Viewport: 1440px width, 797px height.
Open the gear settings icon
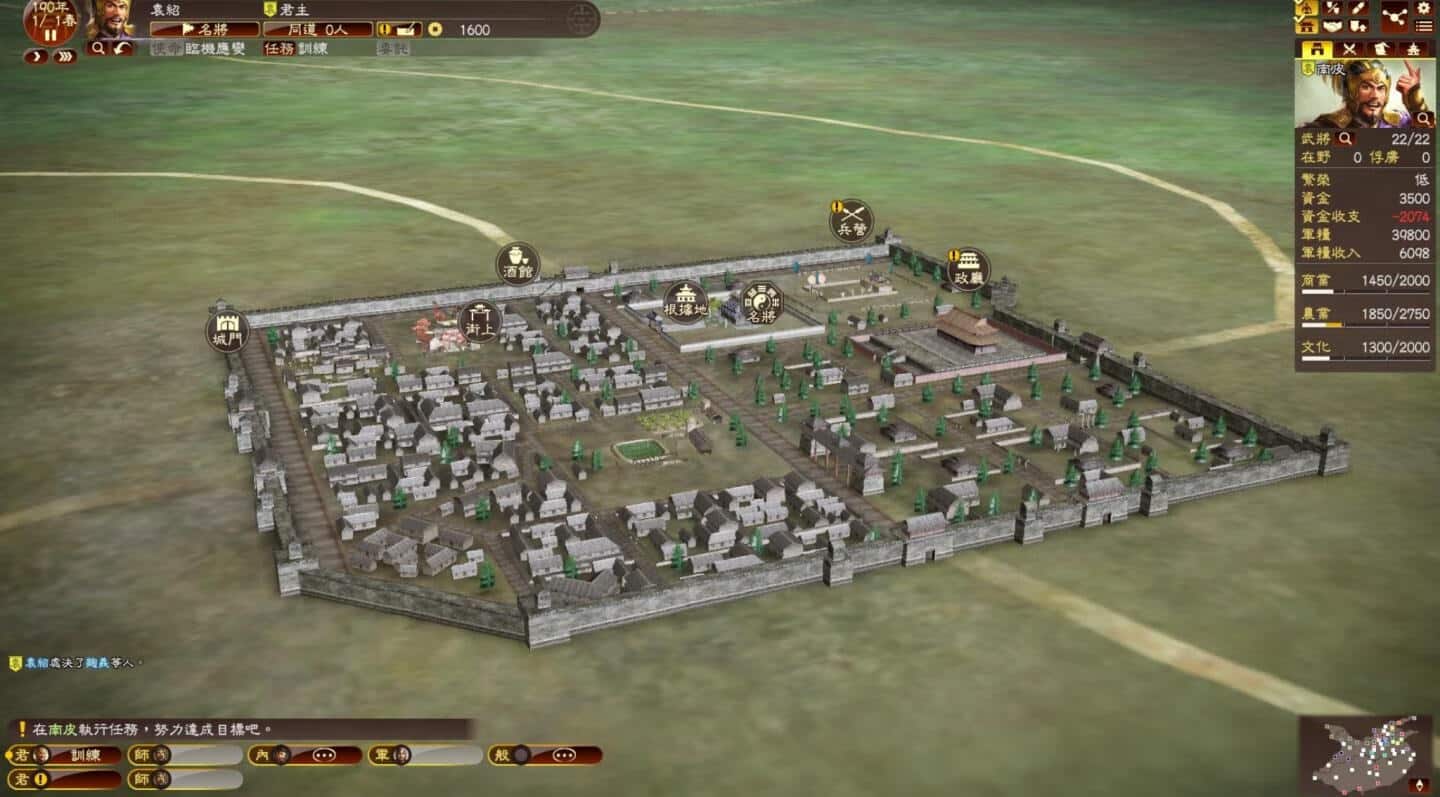[1423, 9]
